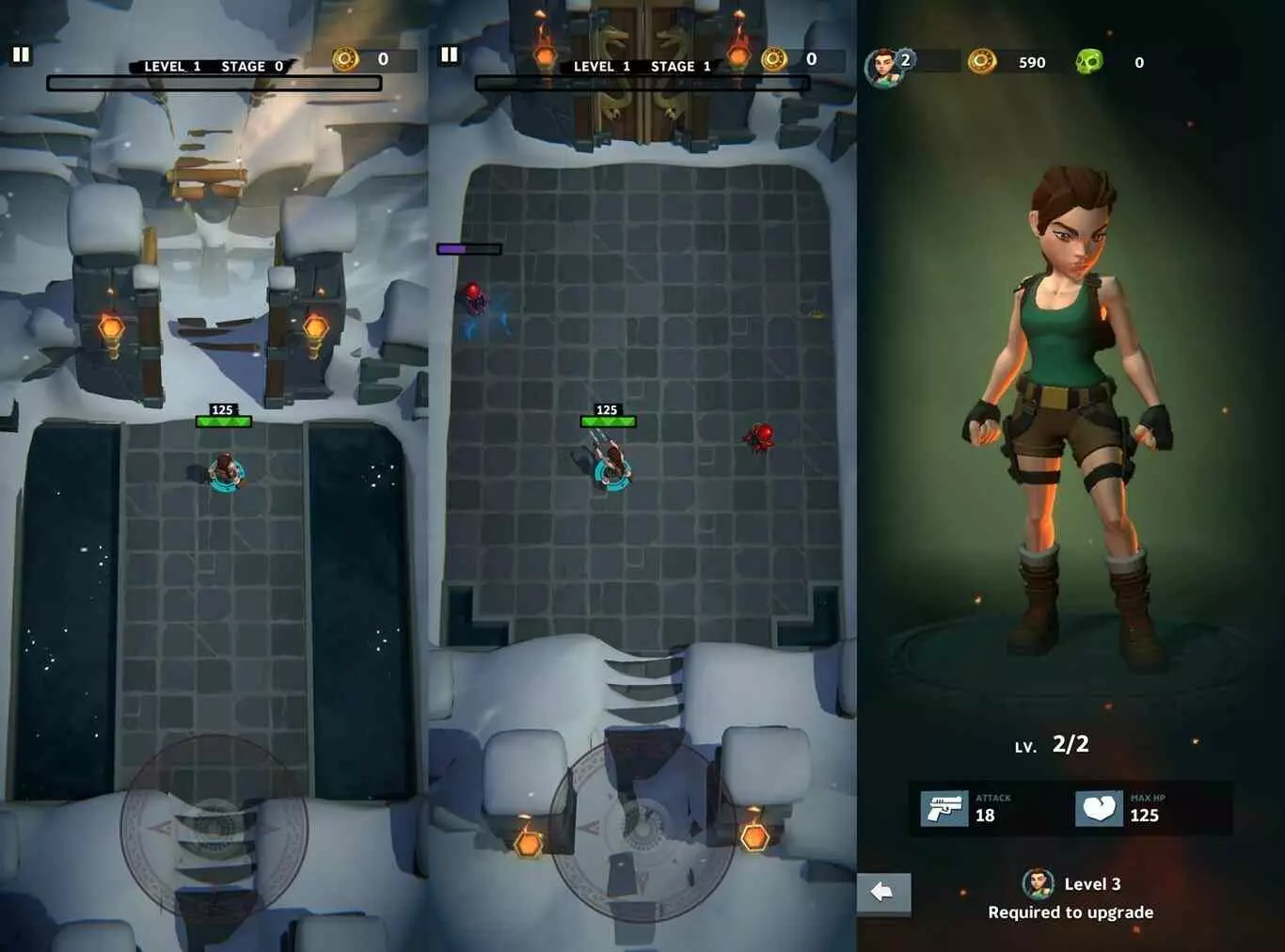Click the orange torch lantern near the door

pos(546,56)
